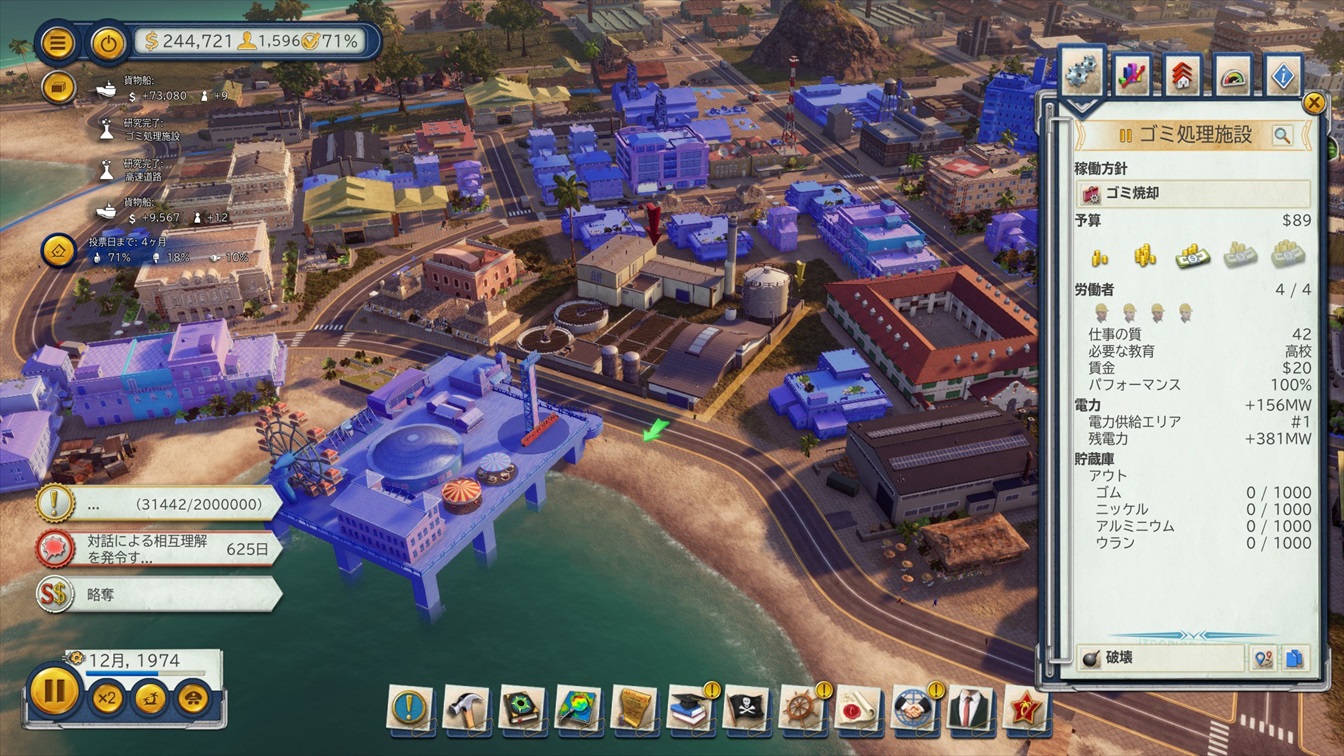The width and height of the screenshot is (1344, 756).
Task: Open the ship wheel trade menu
Action: click(x=802, y=708)
